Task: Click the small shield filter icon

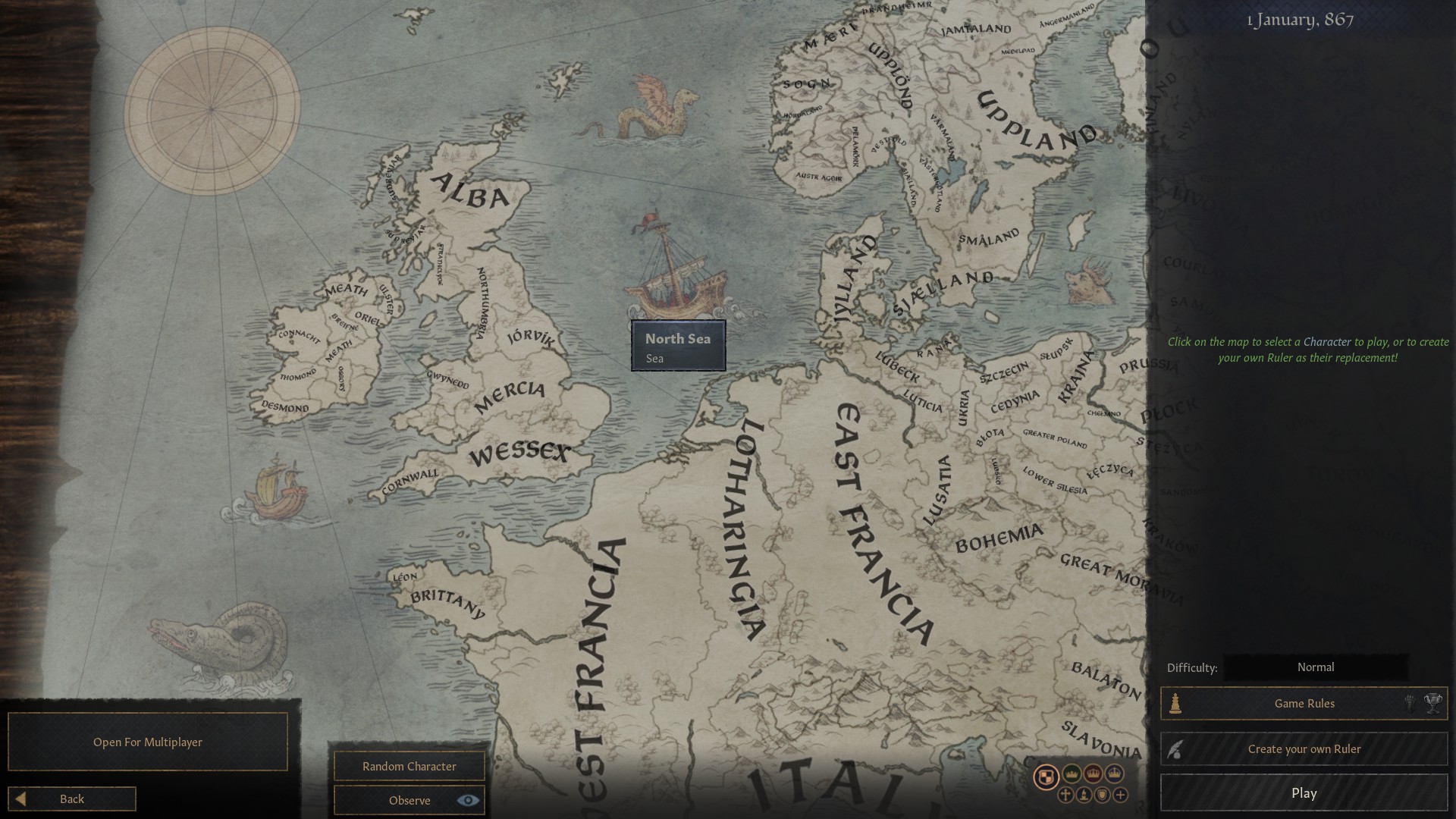Action: [x=1102, y=796]
